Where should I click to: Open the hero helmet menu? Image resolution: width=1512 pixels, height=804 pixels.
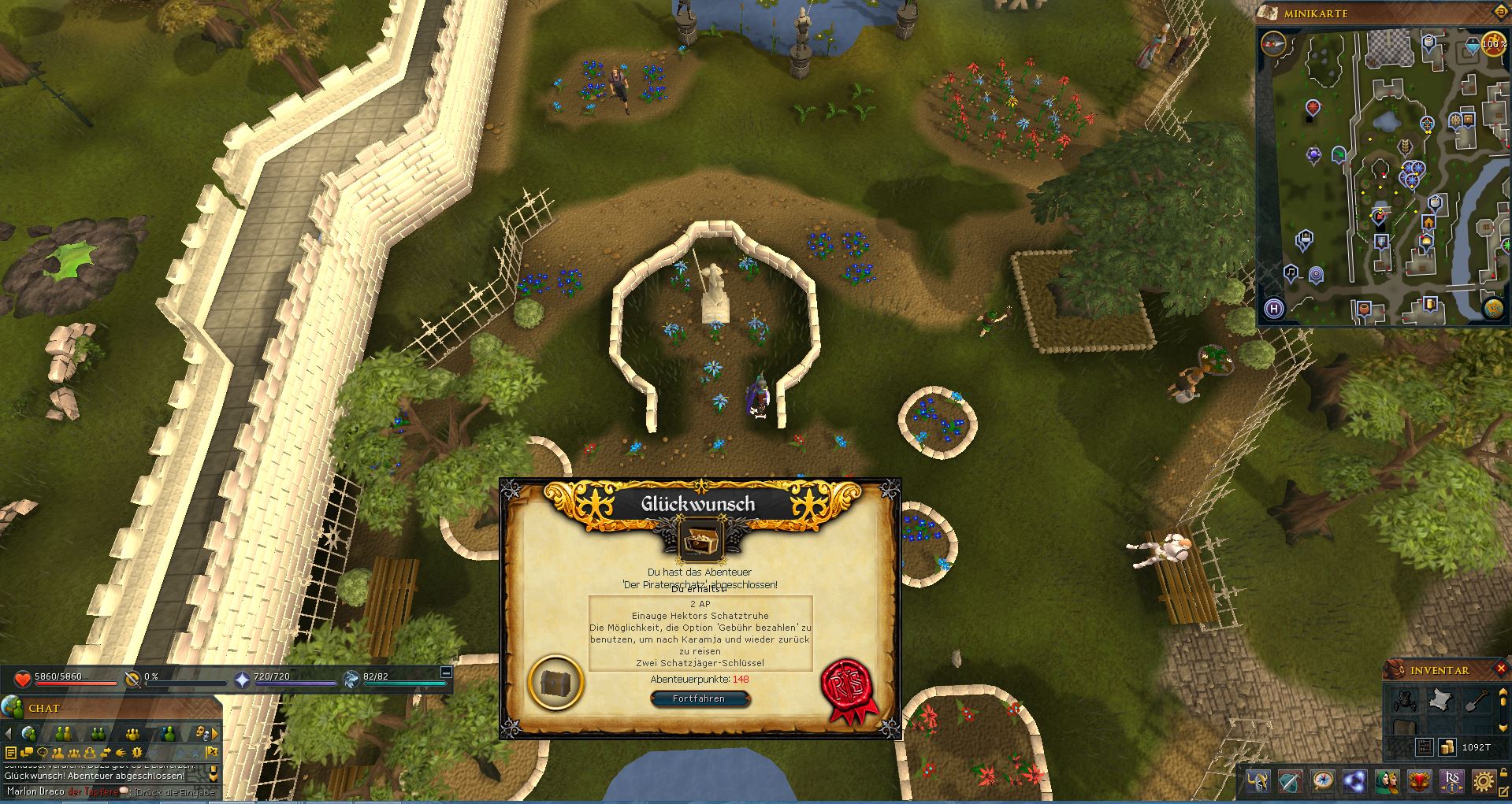click(x=1258, y=782)
